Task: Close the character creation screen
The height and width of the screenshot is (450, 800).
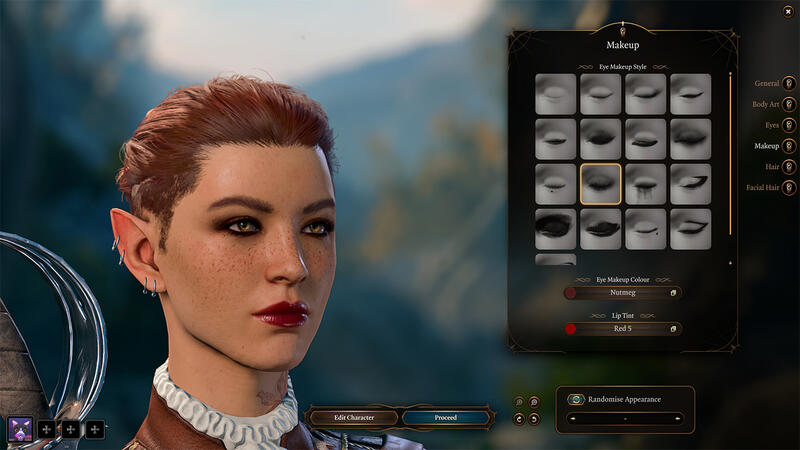Action: point(788,11)
